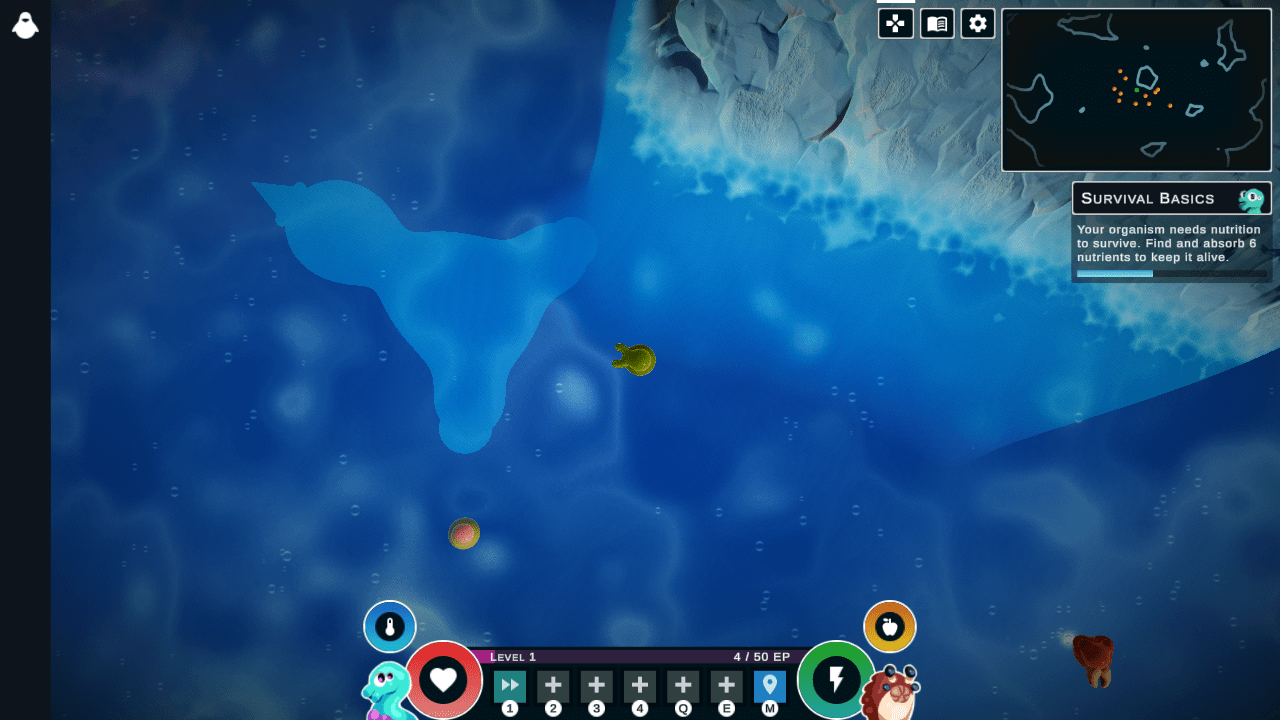
Task: Click the green lightning energy orb
Action: click(x=837, y=680)
